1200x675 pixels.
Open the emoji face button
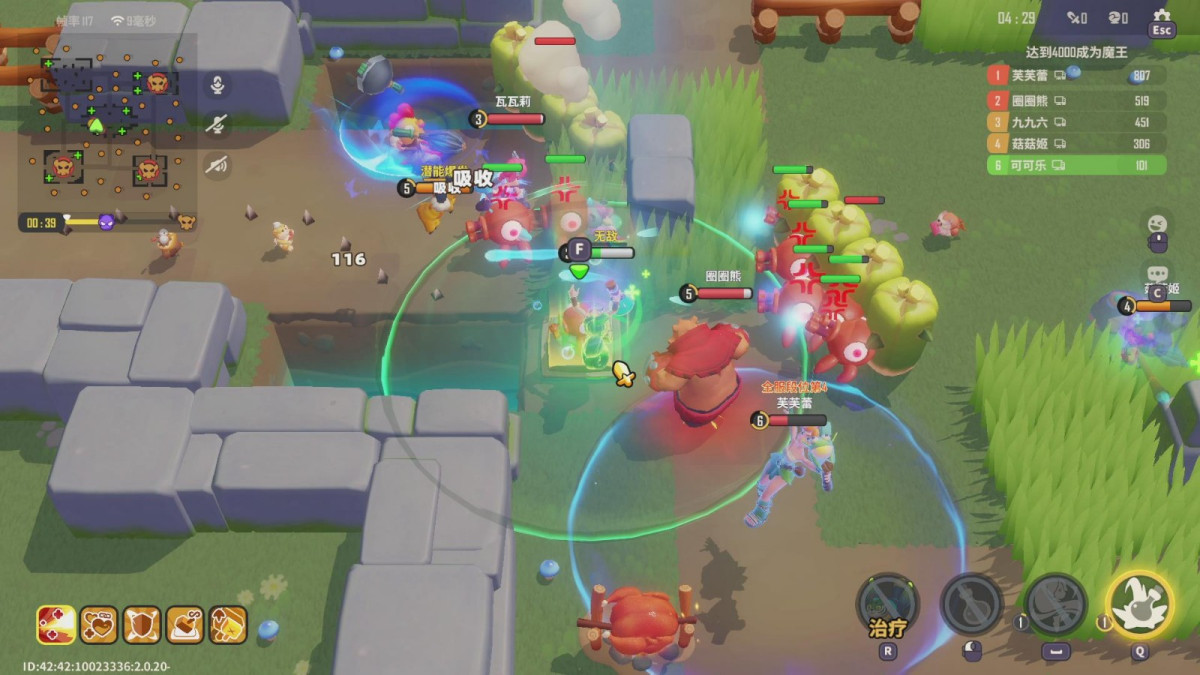(x=1157, y=224)
